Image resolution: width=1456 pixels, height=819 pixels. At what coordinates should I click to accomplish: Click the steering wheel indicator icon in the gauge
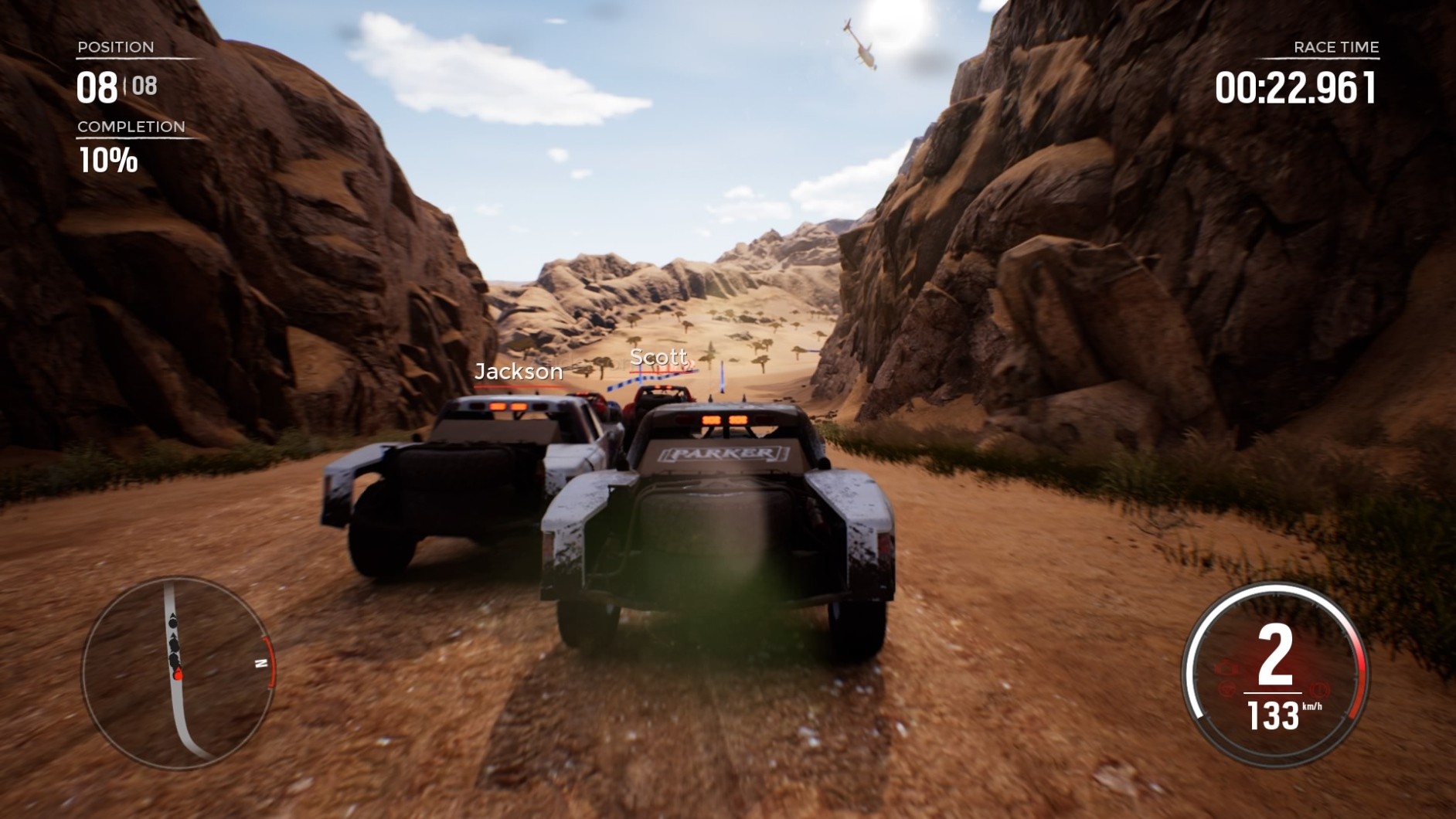(1227, 688)
